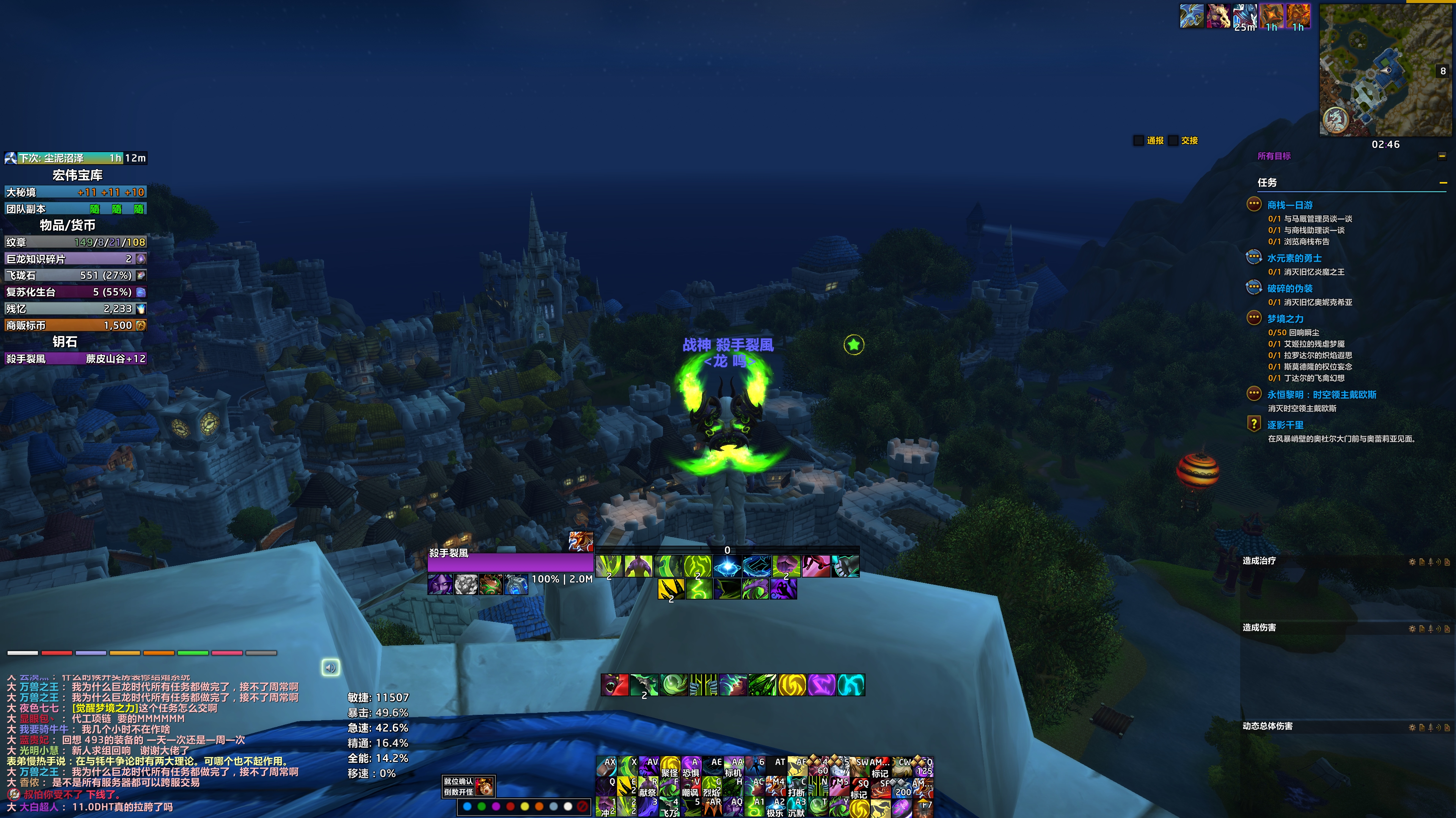
Task: Select the blue raid marker dot
Action: pos(467,806)
